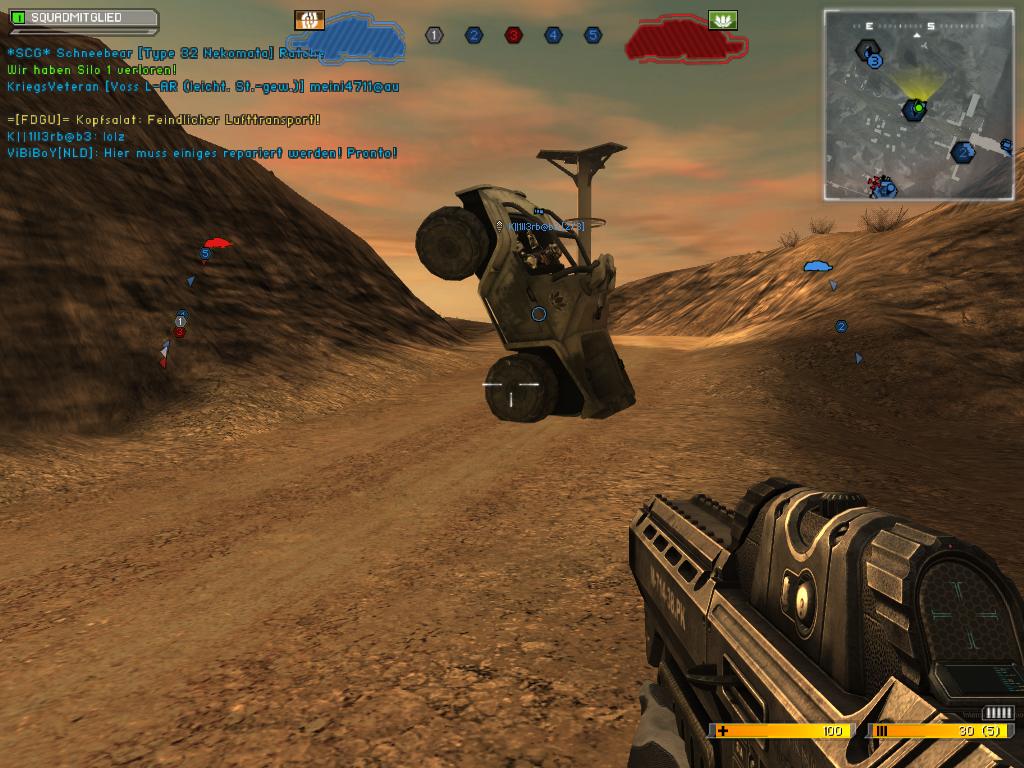
Task: Click the red titan silhouette status
Action: pyautogui.click(x=685, y=39)
